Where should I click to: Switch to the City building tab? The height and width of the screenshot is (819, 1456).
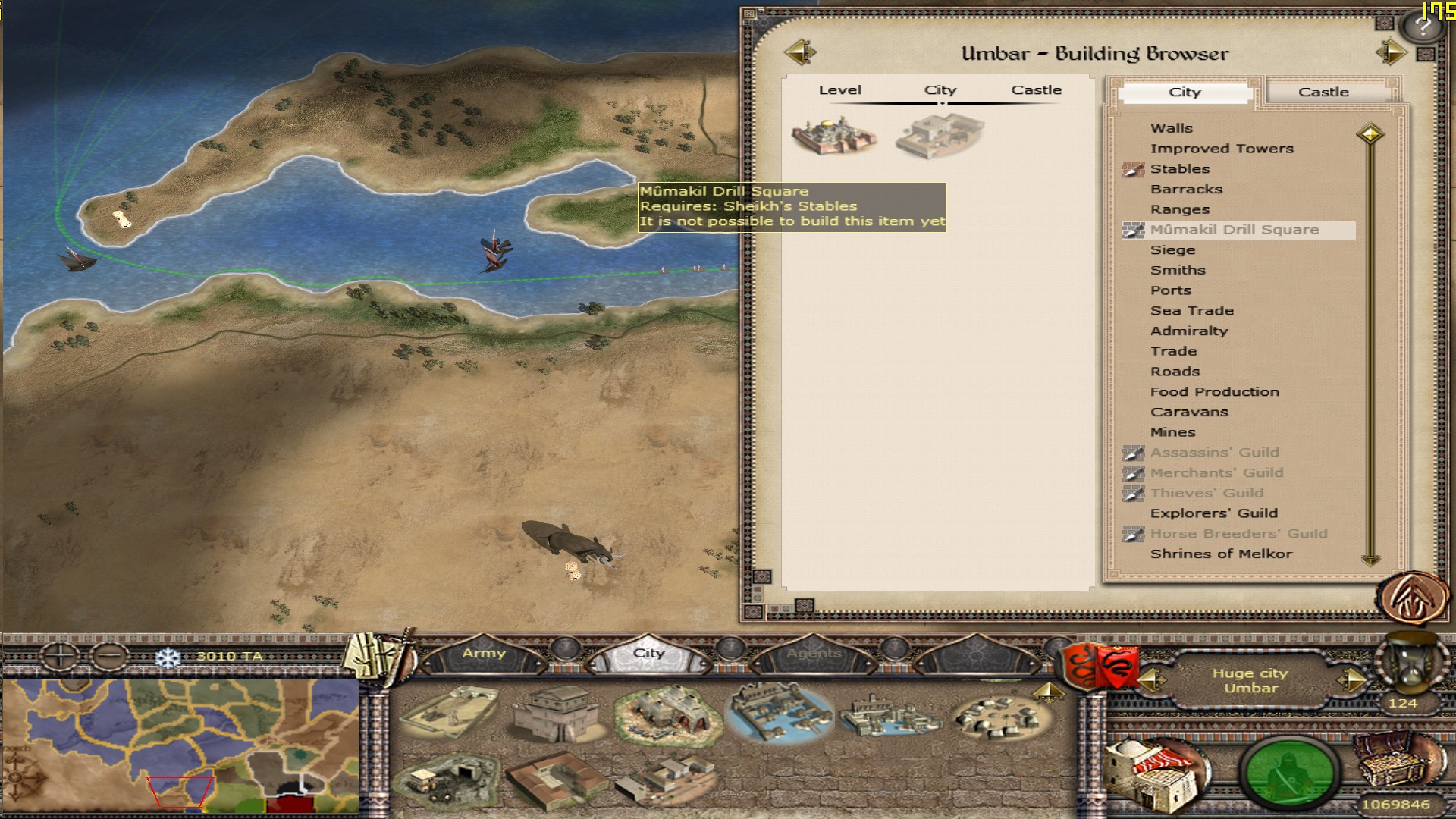pyautogui.click(x=1185, y=93)
